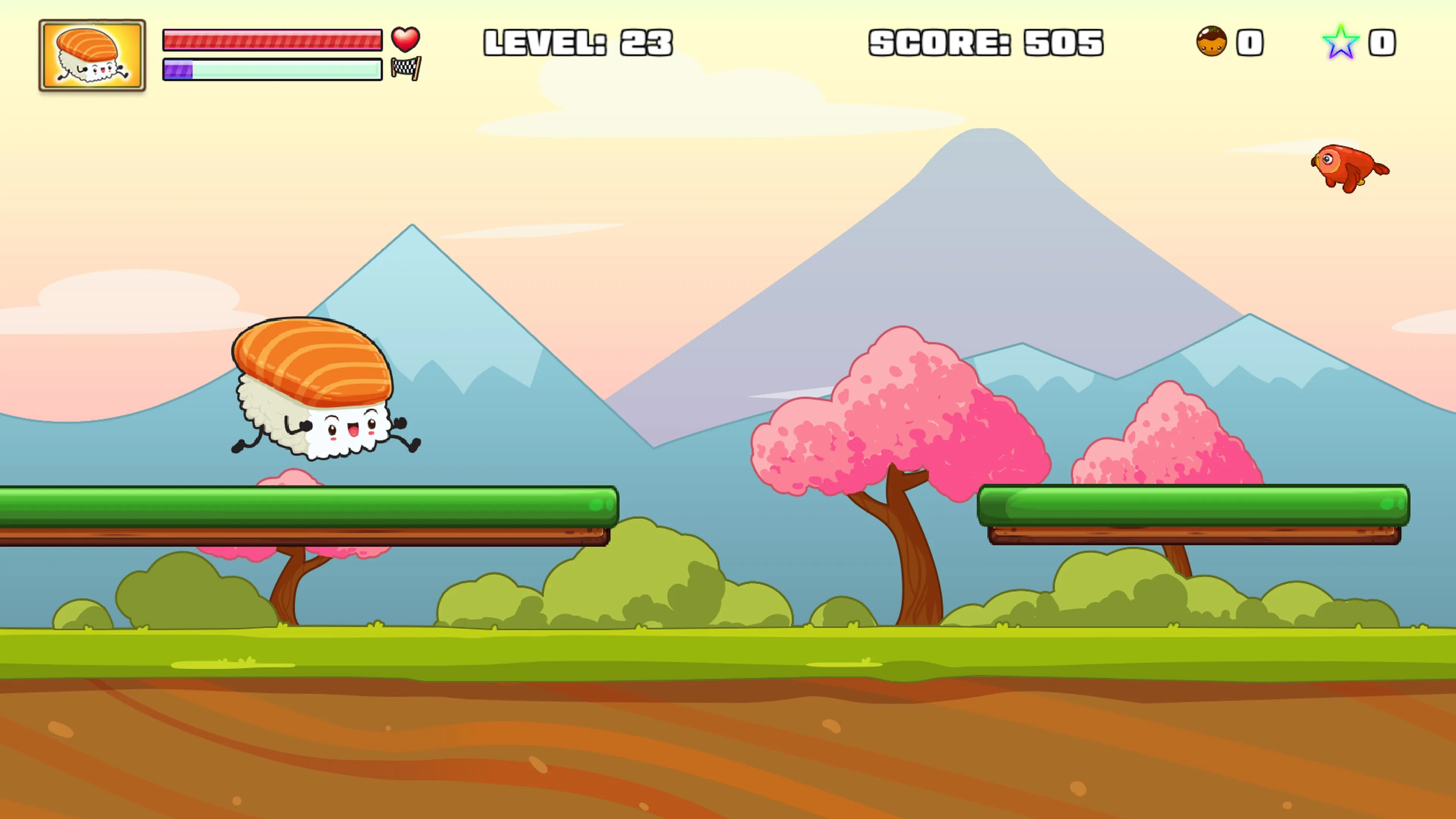Select the takoyaki collectible counter icon
Viewport: 1456px width, 819px height.
(x=1211, y=41)
